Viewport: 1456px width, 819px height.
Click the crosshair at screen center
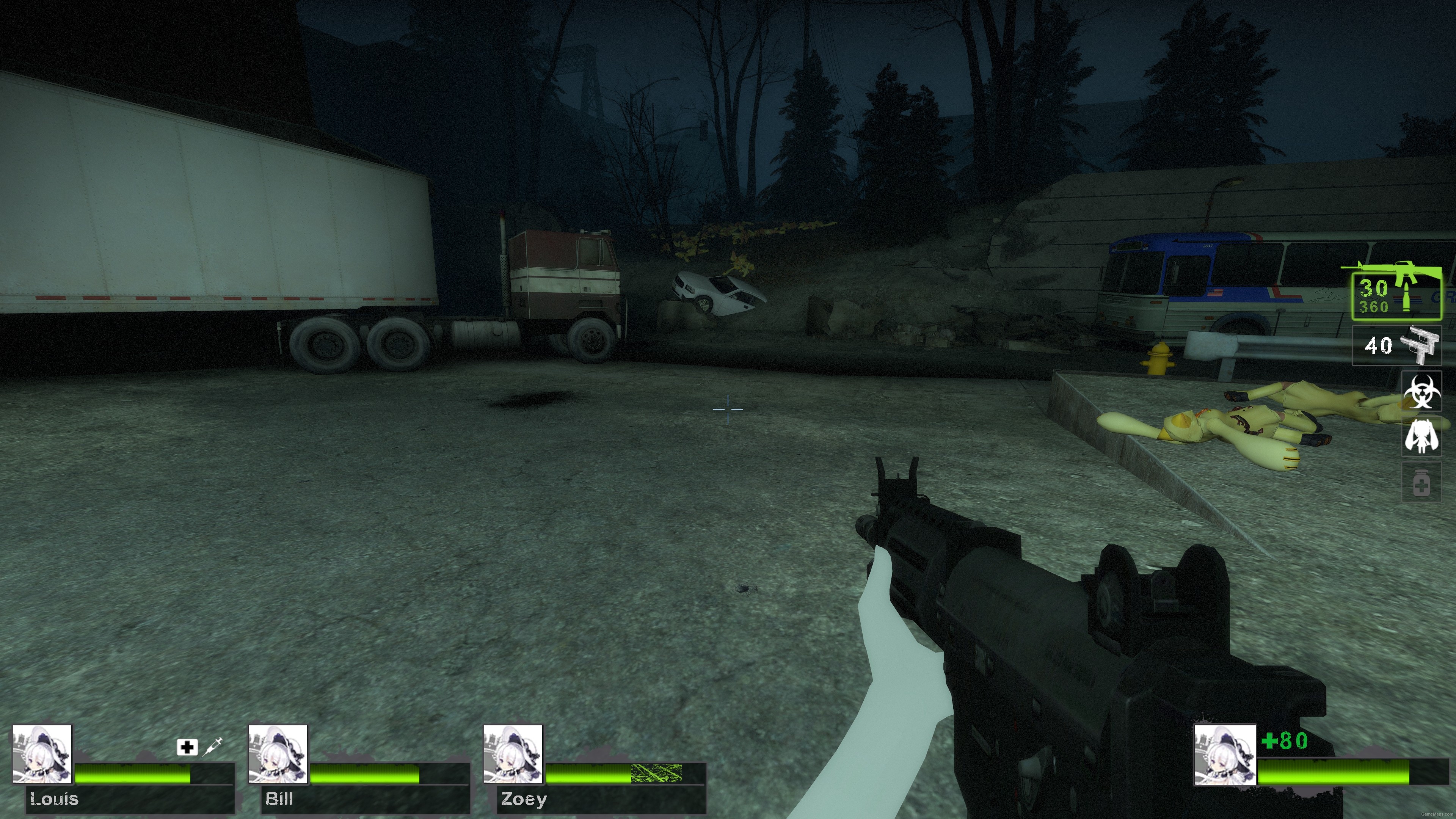pyautogui.click(x=728, y=409)
